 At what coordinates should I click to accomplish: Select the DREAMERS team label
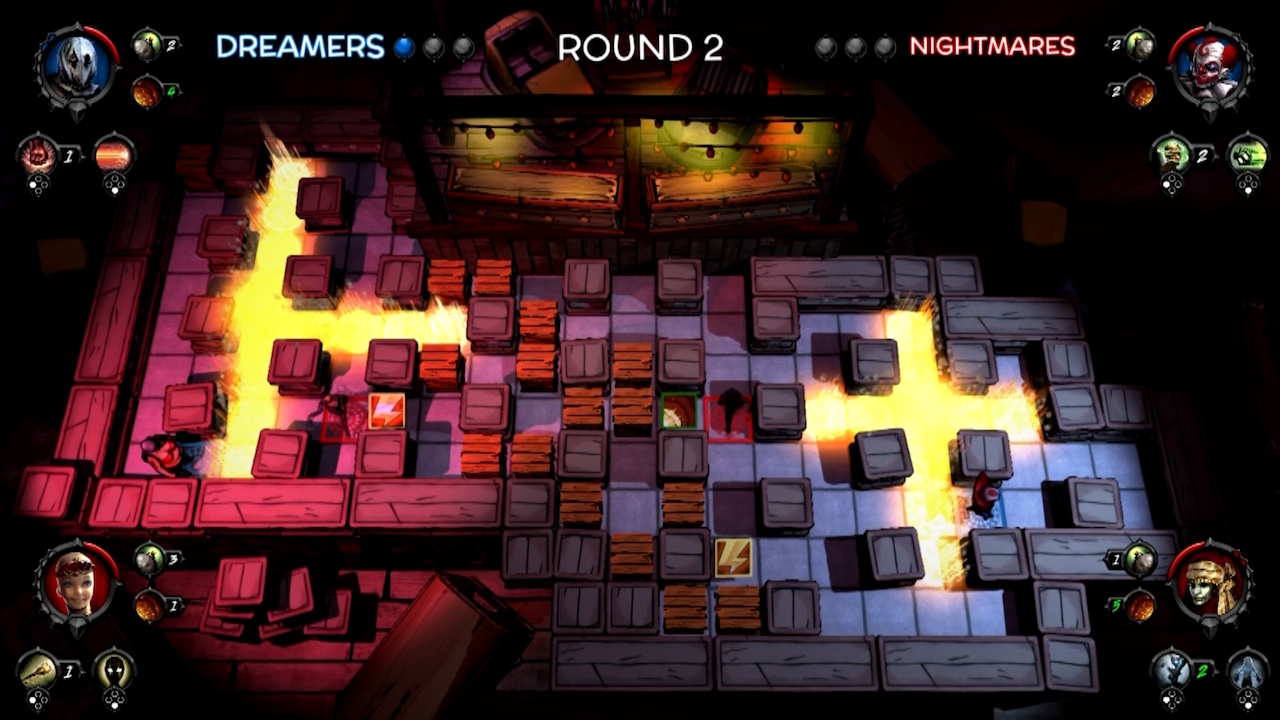click(298, 46)
